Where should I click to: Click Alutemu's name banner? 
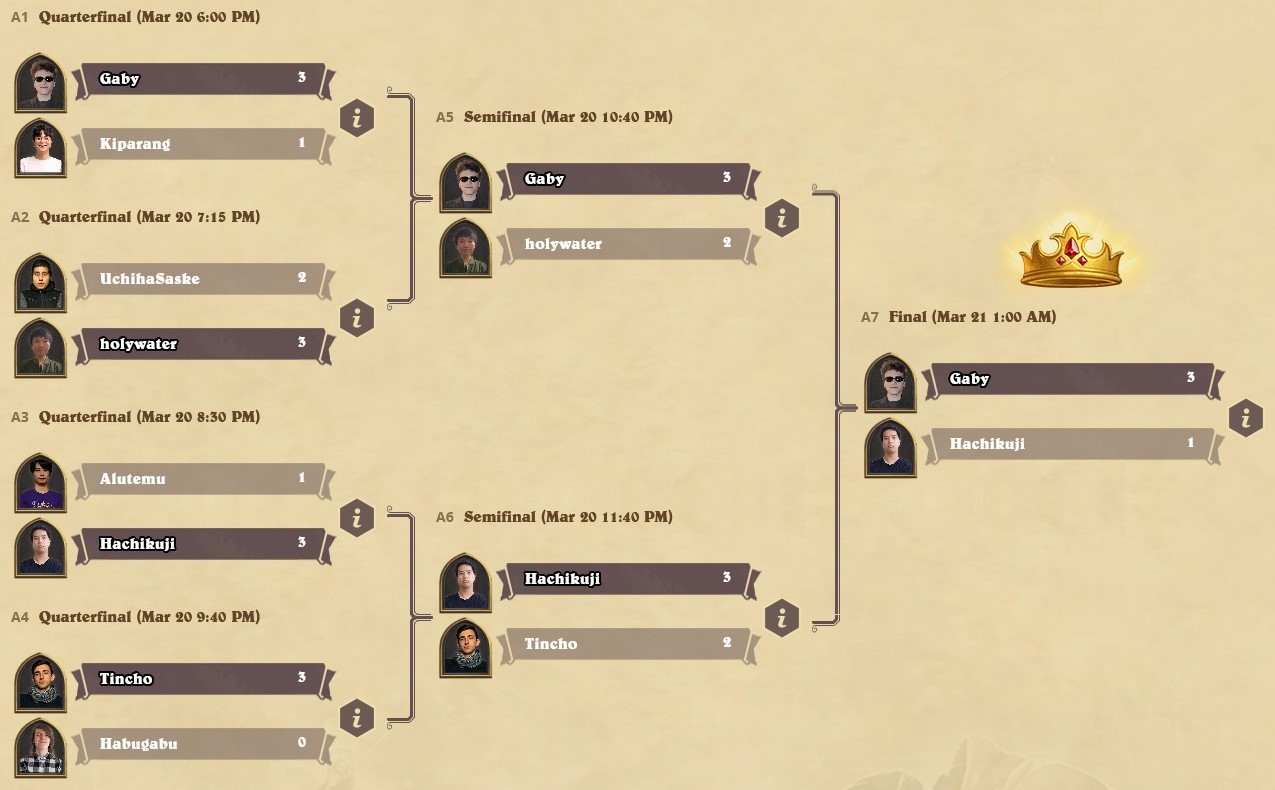(x=200, y=479)
